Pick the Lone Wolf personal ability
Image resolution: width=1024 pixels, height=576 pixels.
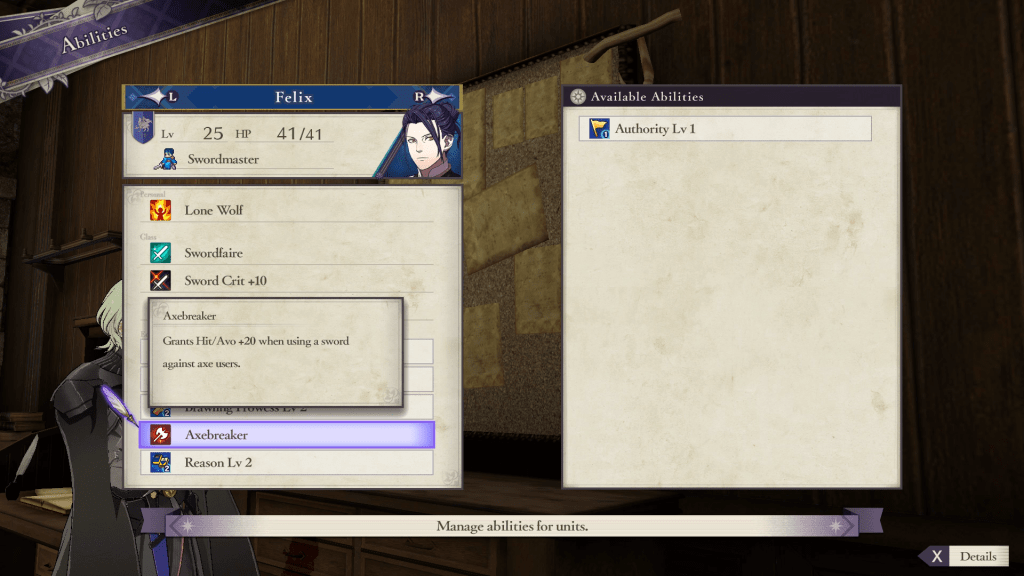pos(287,210)
